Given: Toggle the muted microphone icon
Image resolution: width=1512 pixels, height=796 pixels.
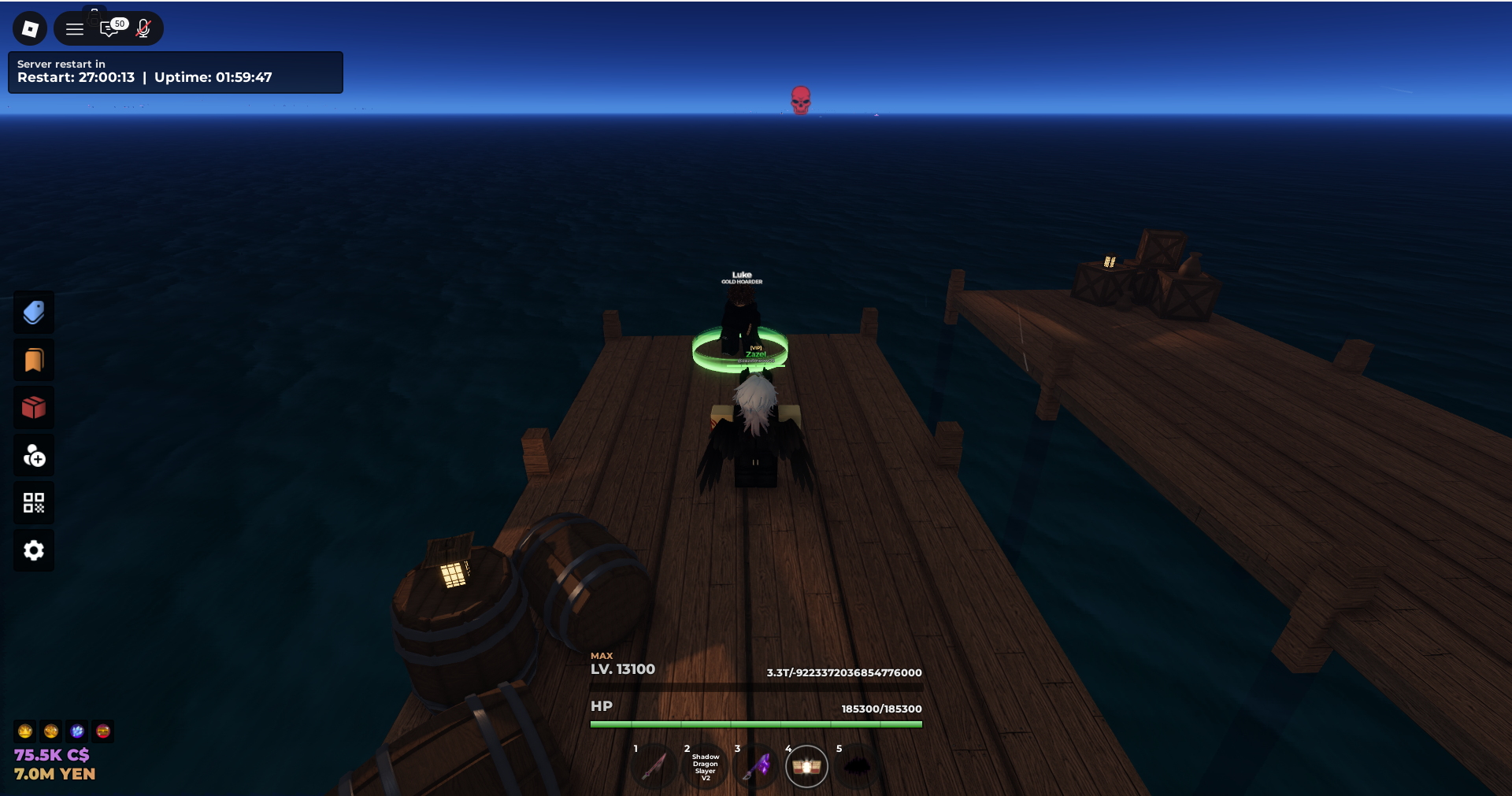Looking at the screenshot, I should pyautogui.click(x=143, y=29).
